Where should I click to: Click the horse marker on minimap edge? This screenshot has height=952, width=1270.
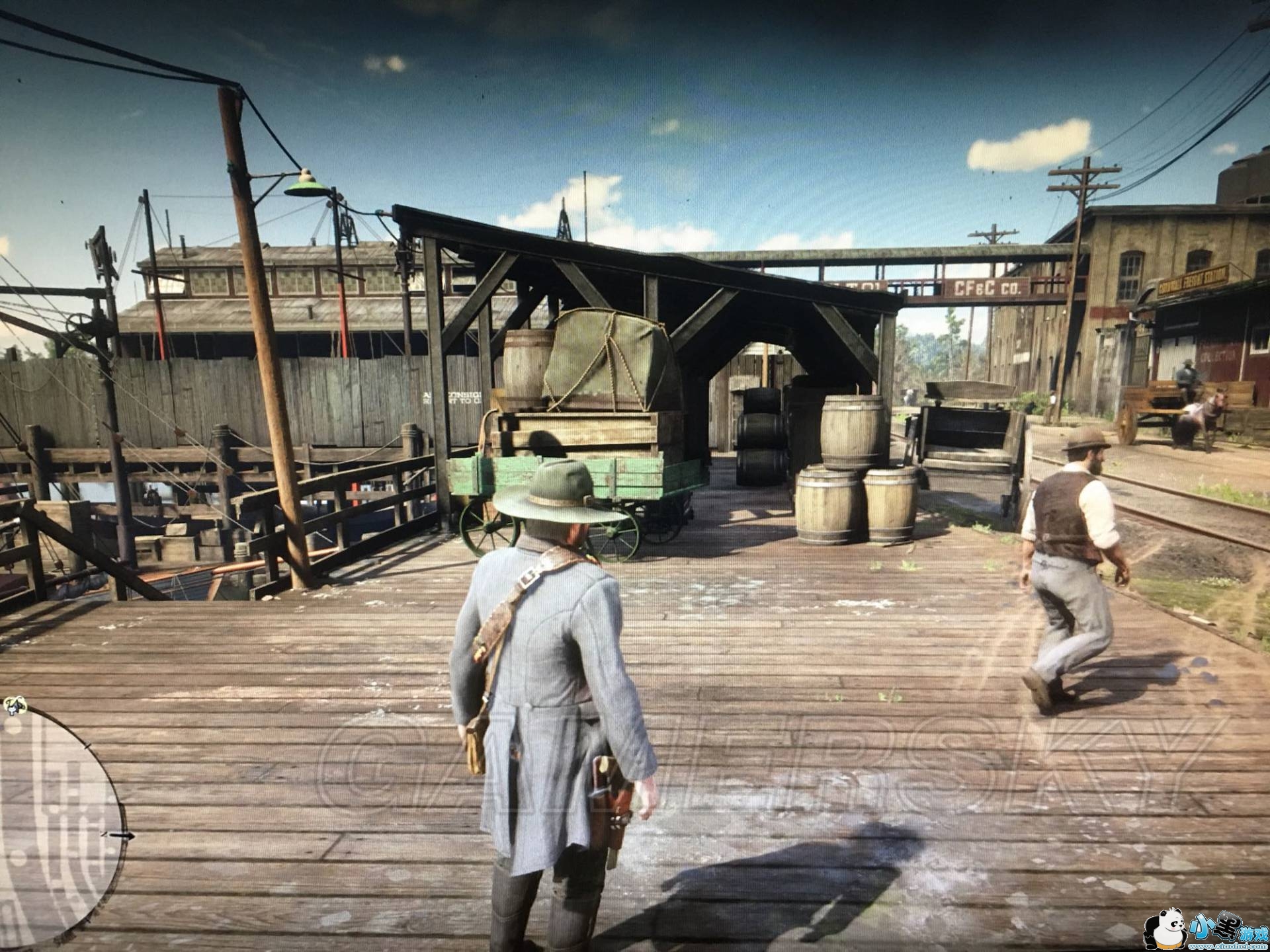pos(15,705)
